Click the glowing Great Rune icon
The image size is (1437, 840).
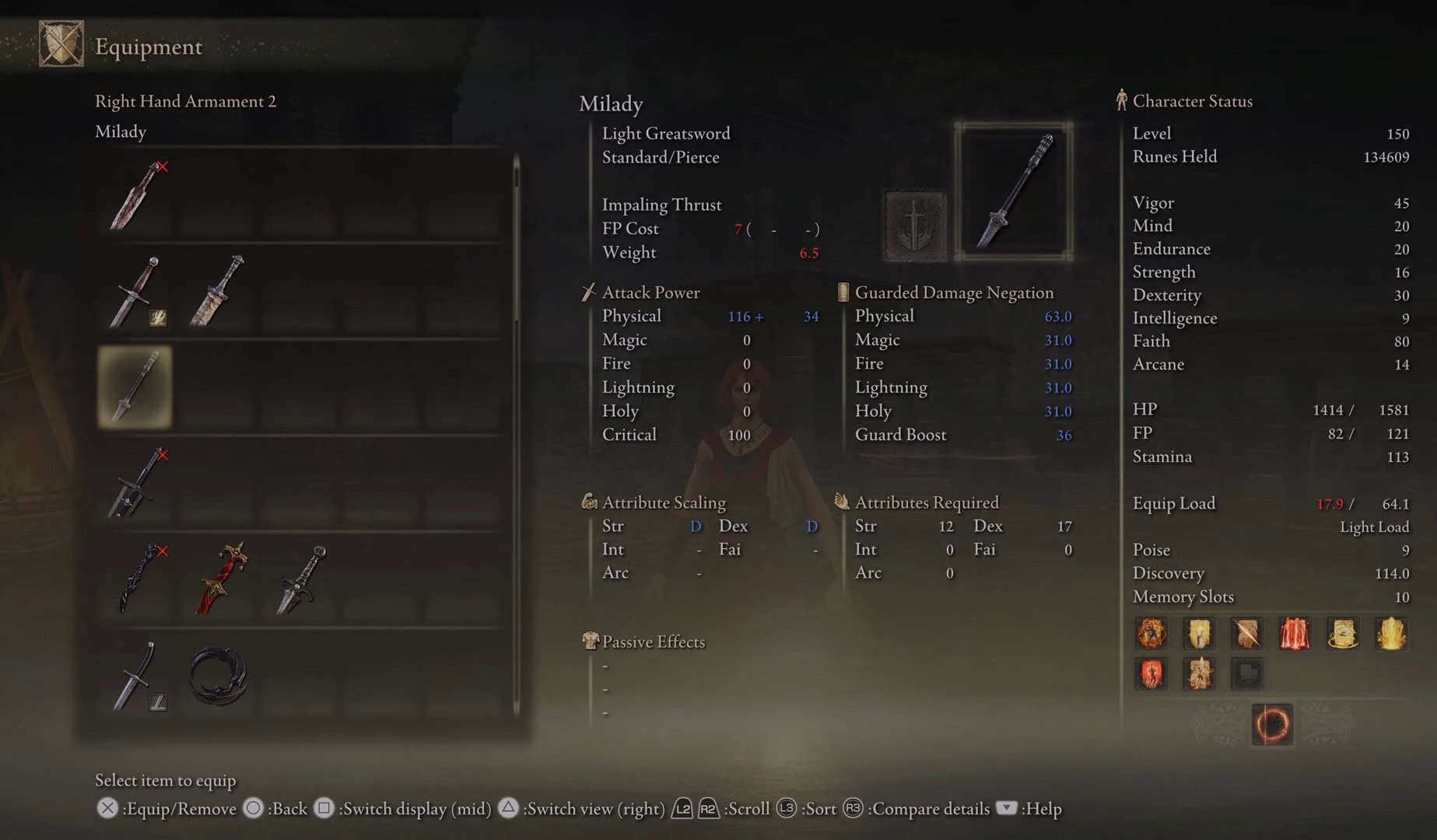coord(1272,725)
